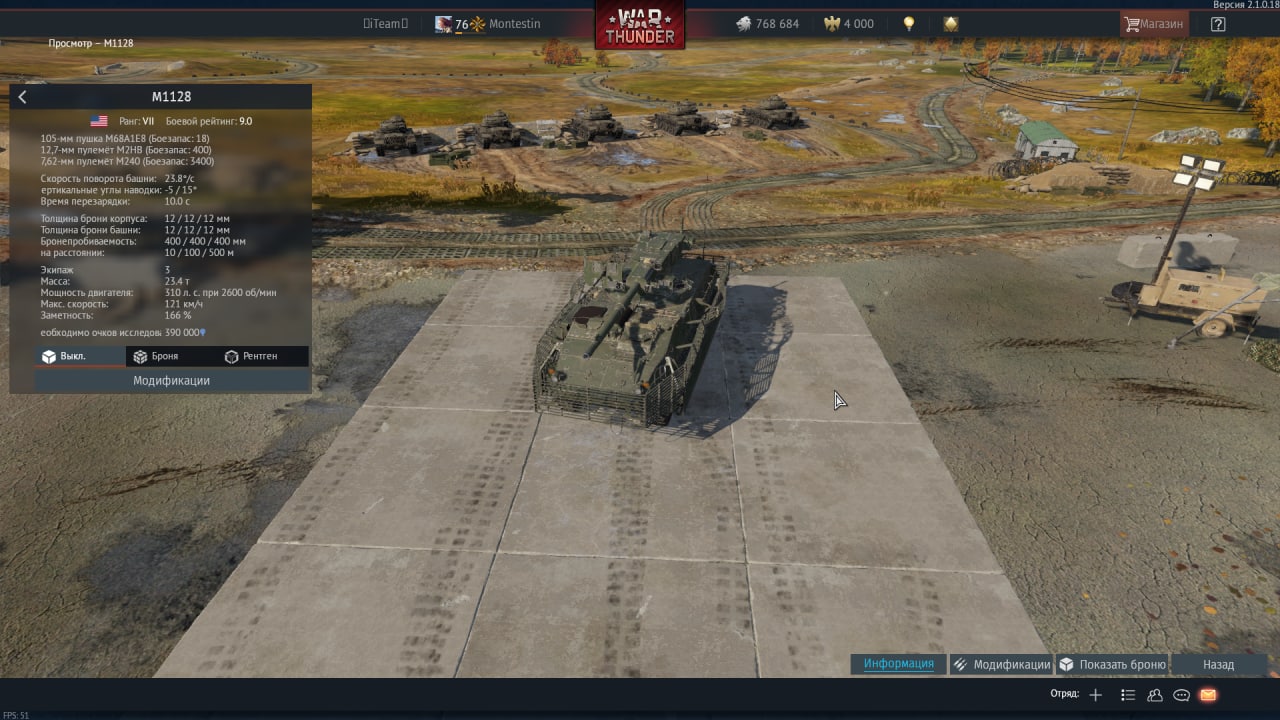Open Модификации under the vehicle stats panel
Image resolution: width=1280 pixels, height=720 pixels.
(x=171, y=381)
